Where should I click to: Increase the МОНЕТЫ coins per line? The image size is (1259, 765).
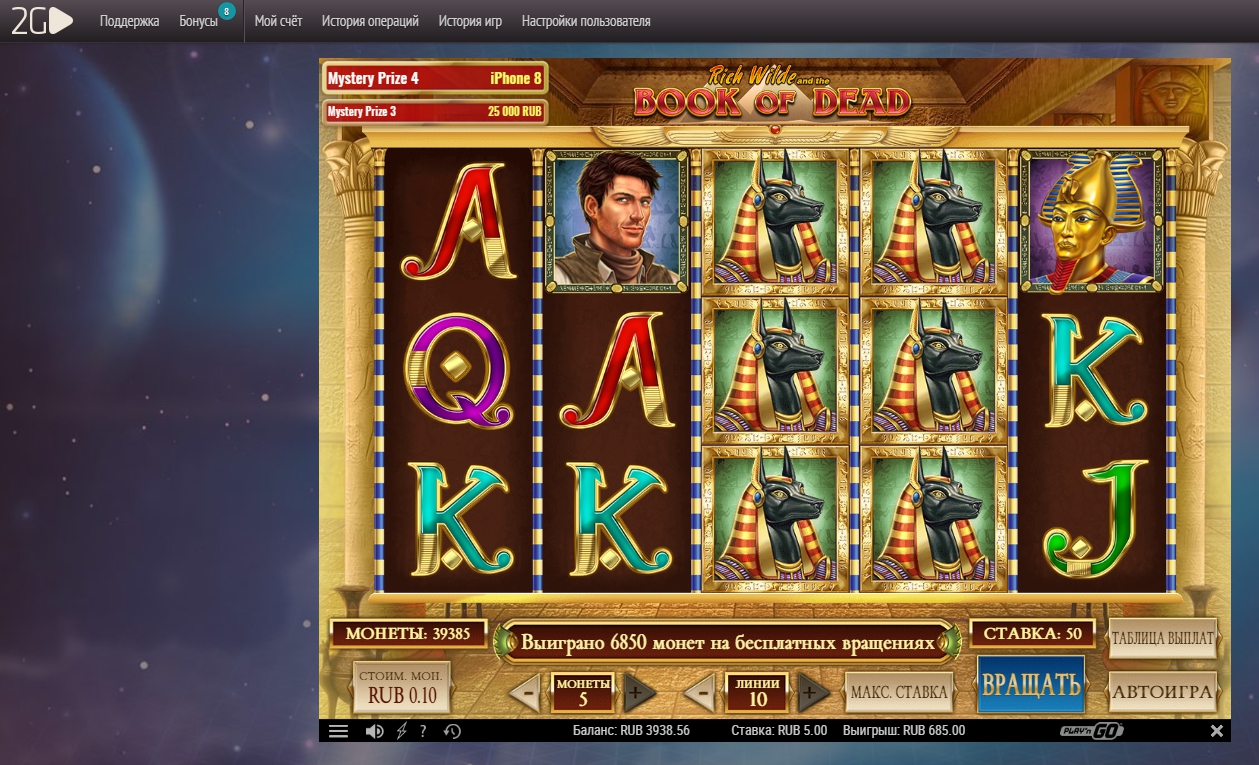click(x=640, y=691)
